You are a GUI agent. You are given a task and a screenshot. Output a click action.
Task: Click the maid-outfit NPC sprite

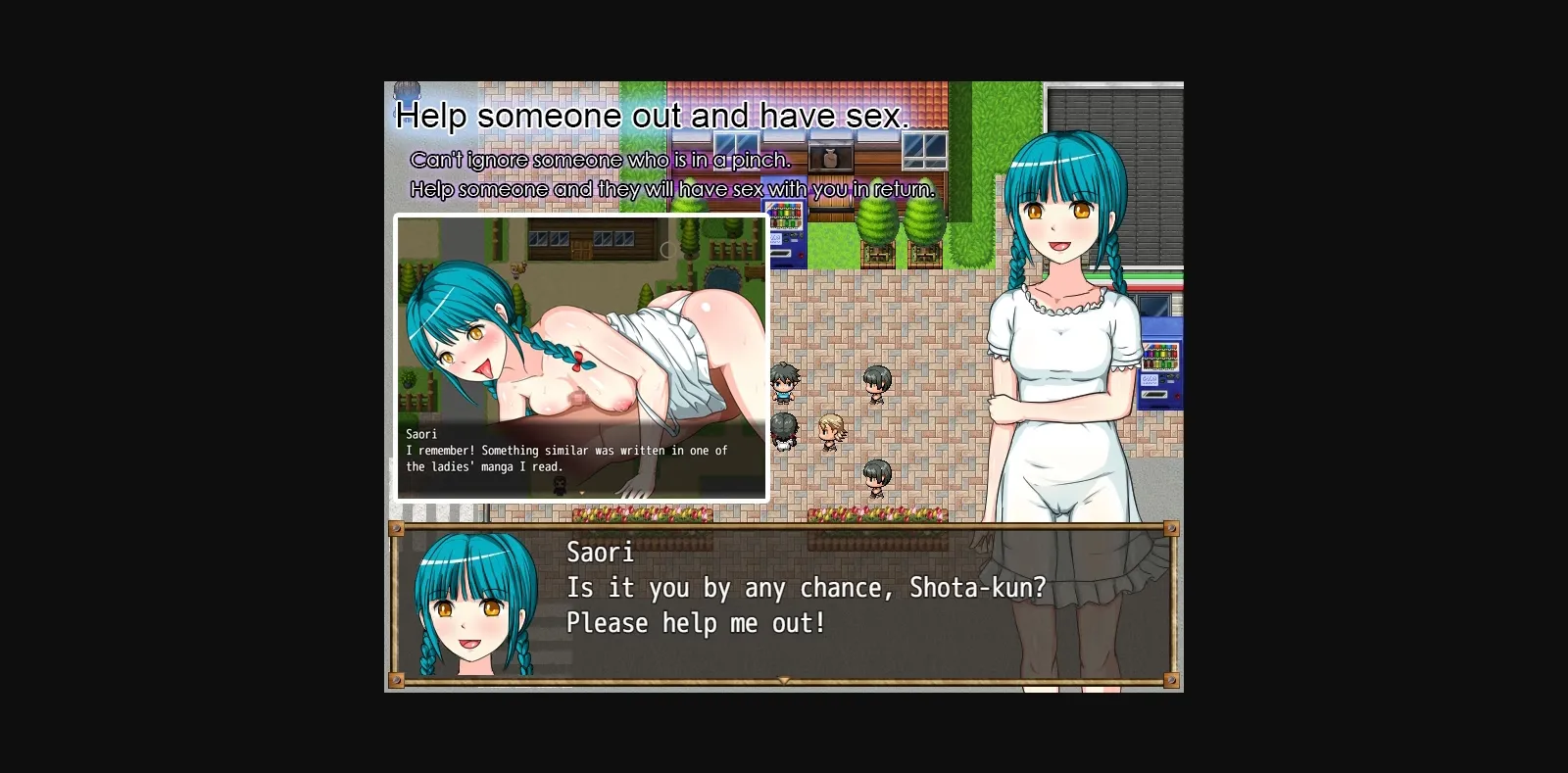click(x=784, y=434)
